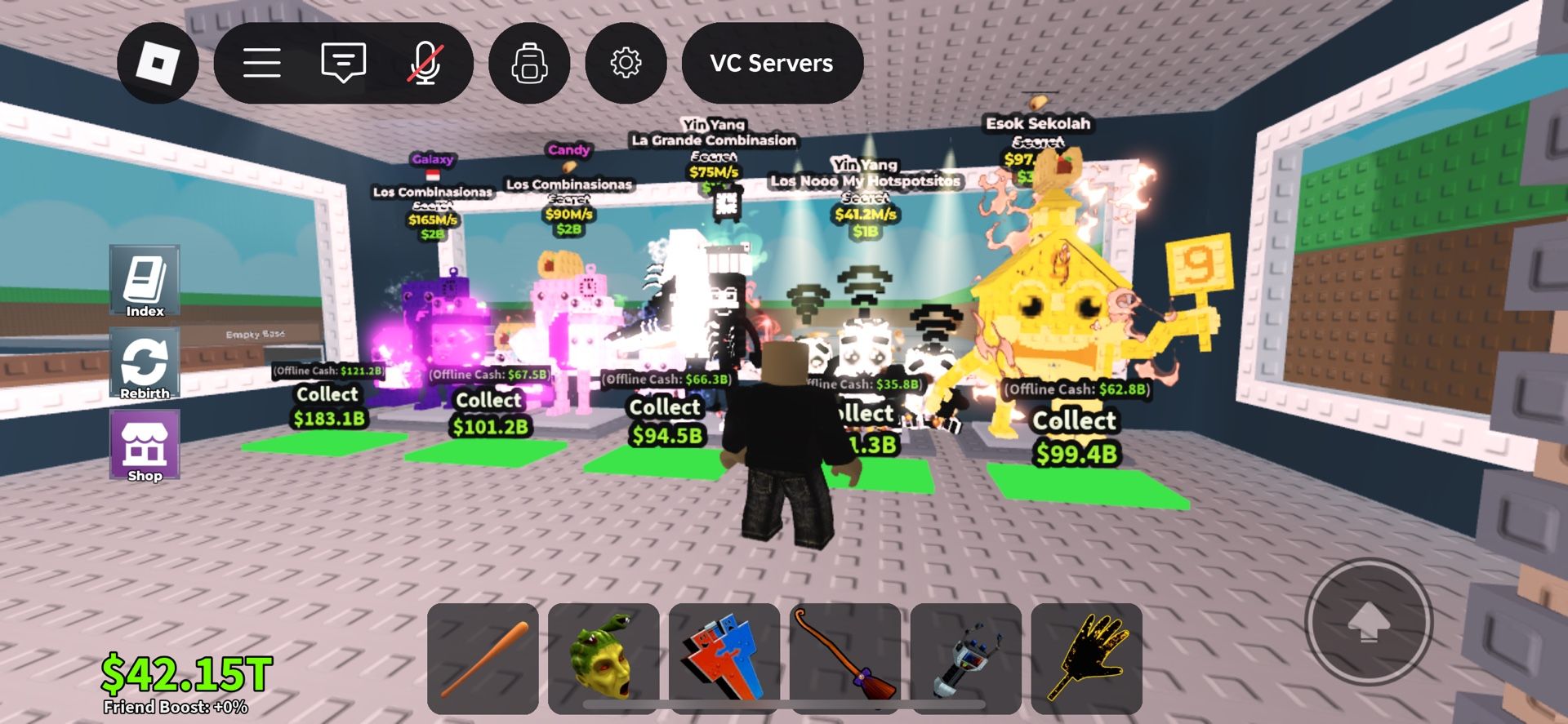Open the chat panel

click(x=342, y=63)
